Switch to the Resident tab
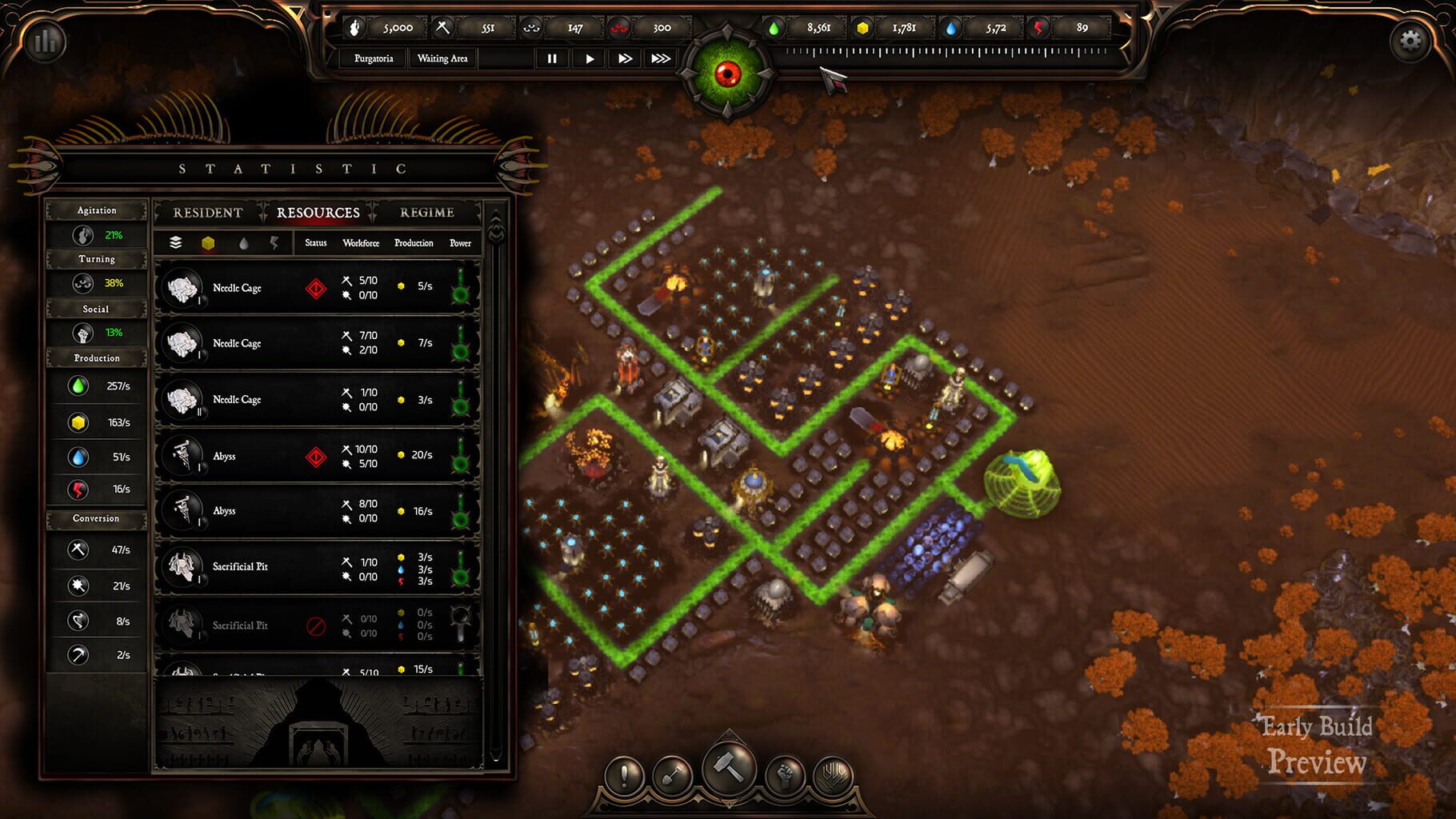 207,213
